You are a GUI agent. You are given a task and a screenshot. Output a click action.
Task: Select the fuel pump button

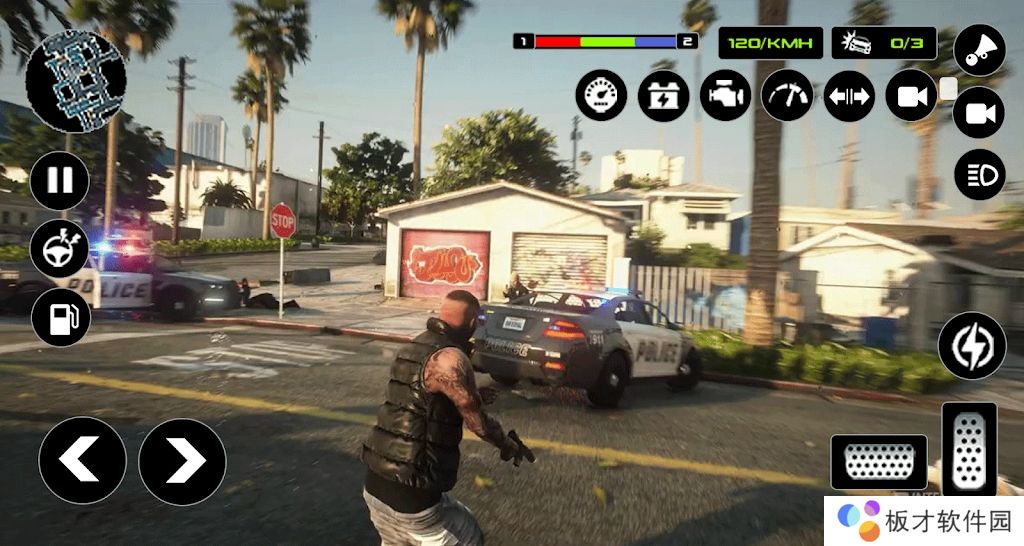pos(60,318)
